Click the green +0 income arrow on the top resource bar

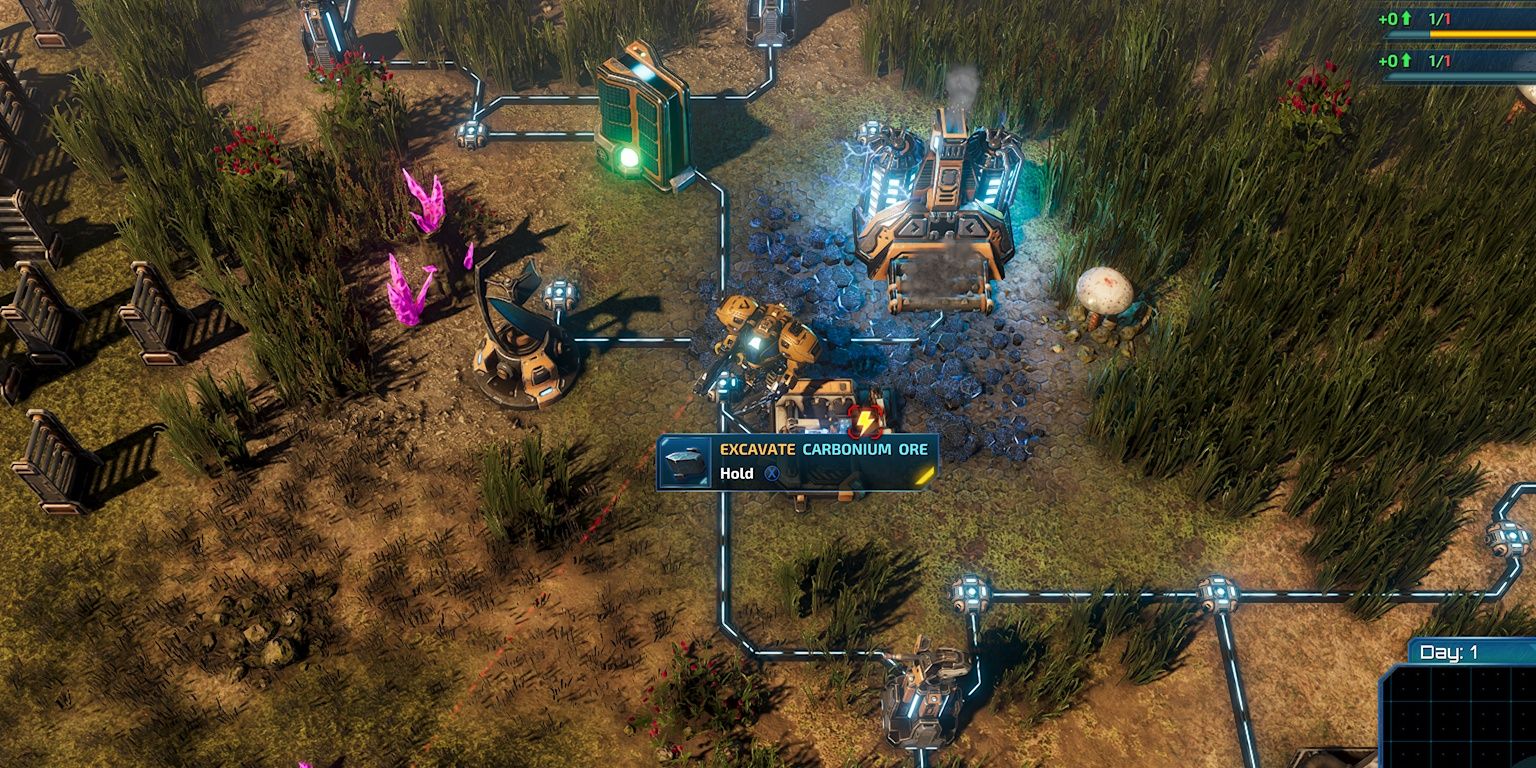(x=1406, y=18)
